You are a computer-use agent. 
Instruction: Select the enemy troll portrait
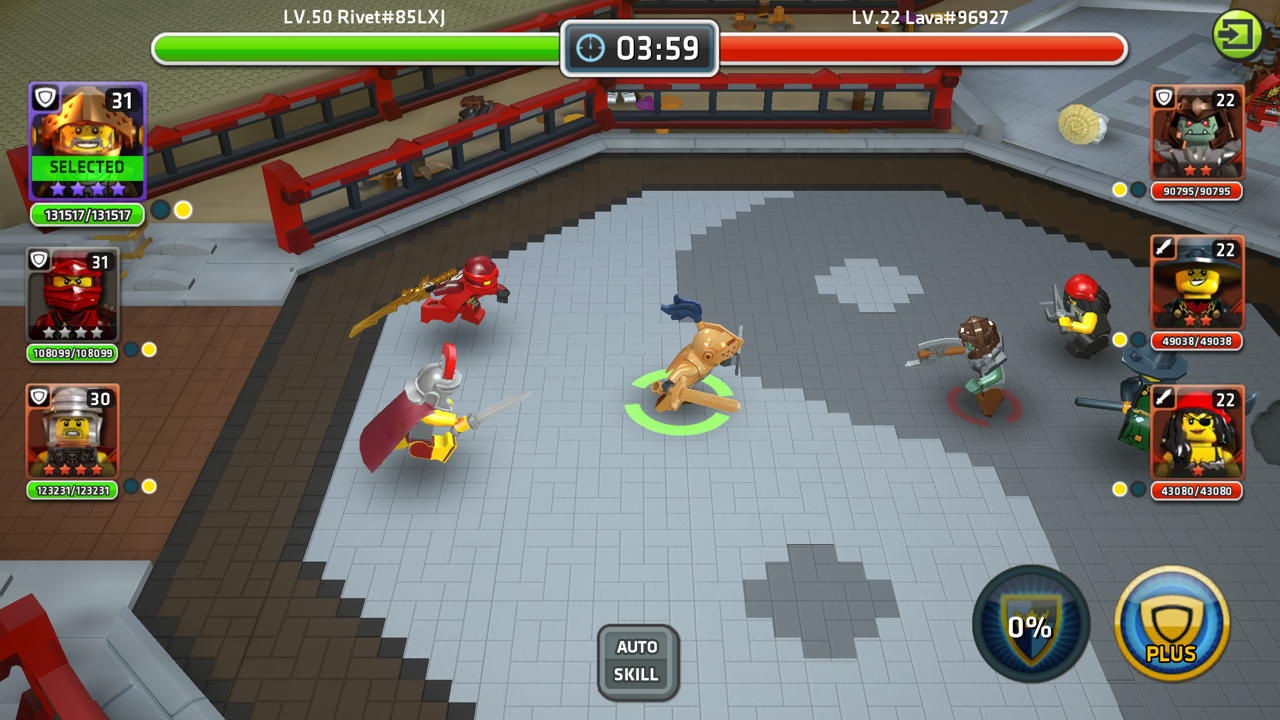1197,131
